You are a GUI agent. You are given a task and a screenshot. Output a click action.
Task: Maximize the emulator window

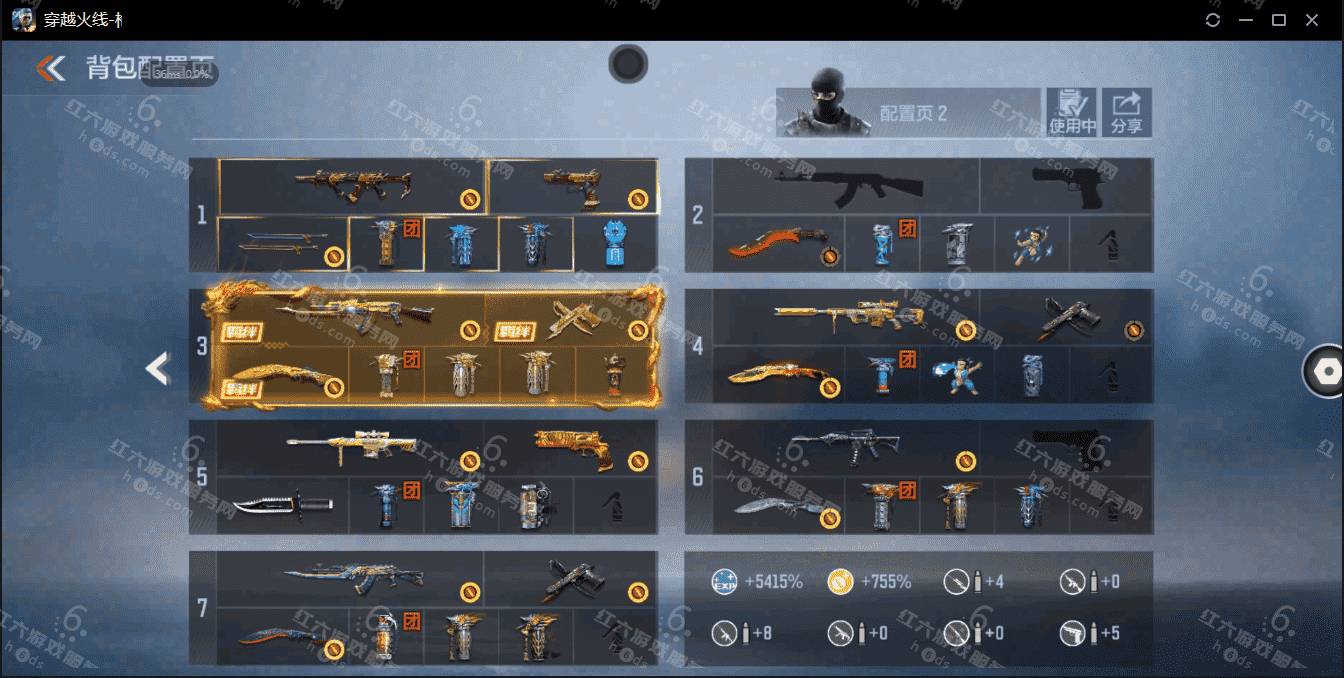1278,20
